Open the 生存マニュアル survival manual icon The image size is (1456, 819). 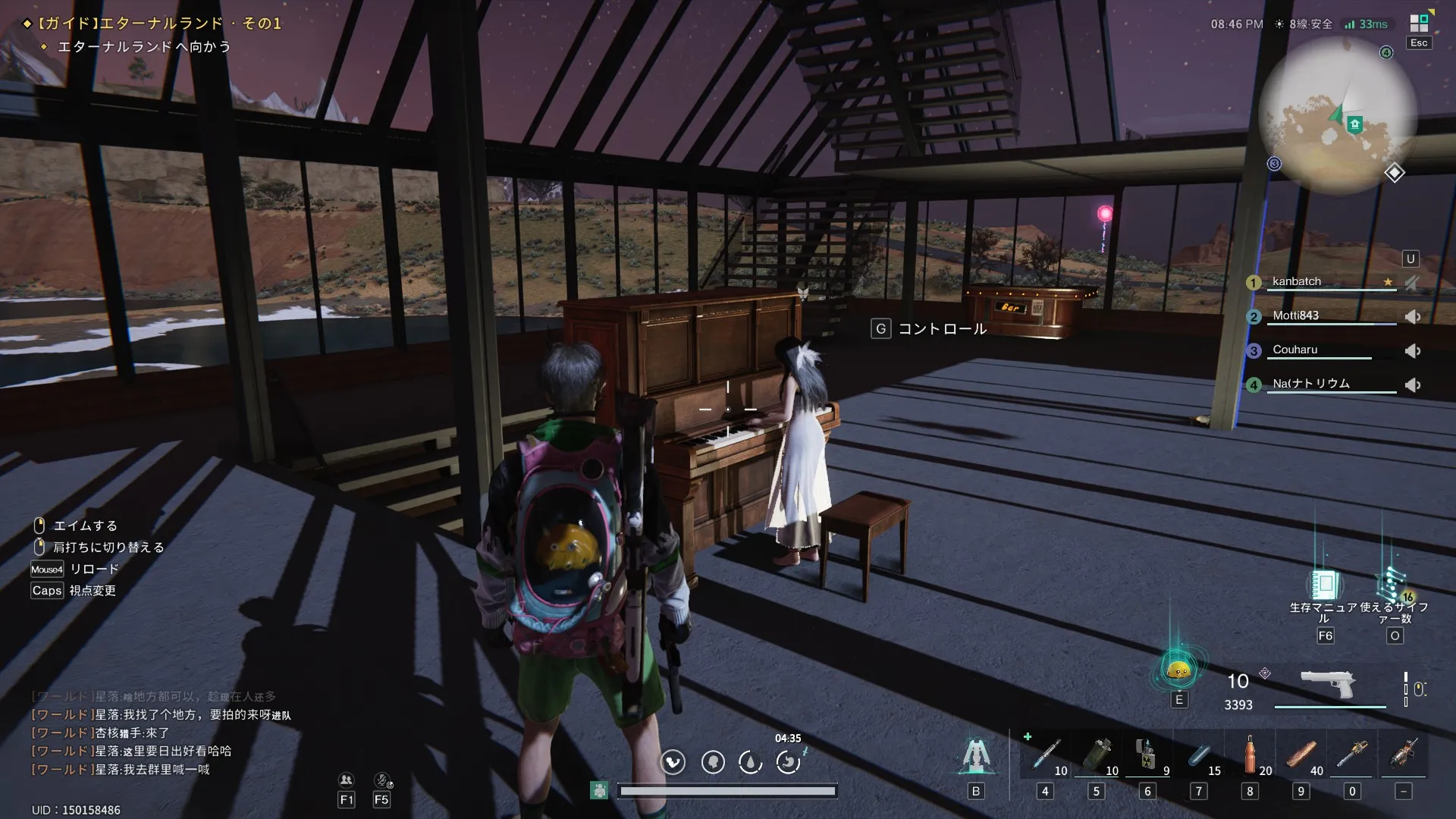coord(1325,585)
